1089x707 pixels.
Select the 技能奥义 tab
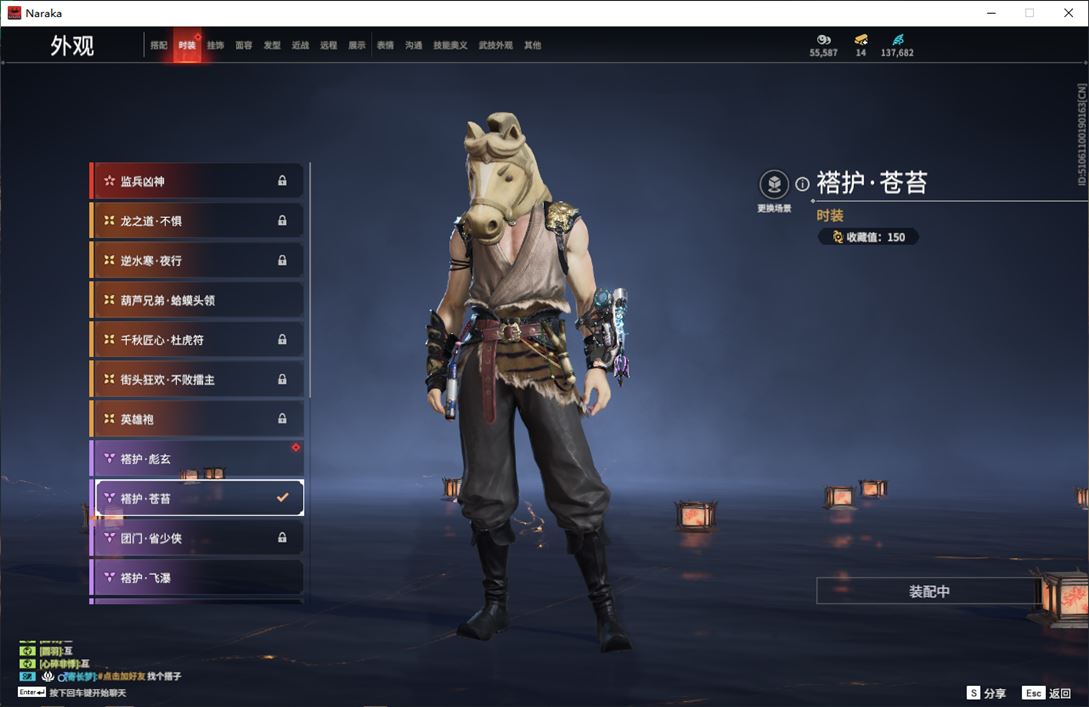coord(450,46)
